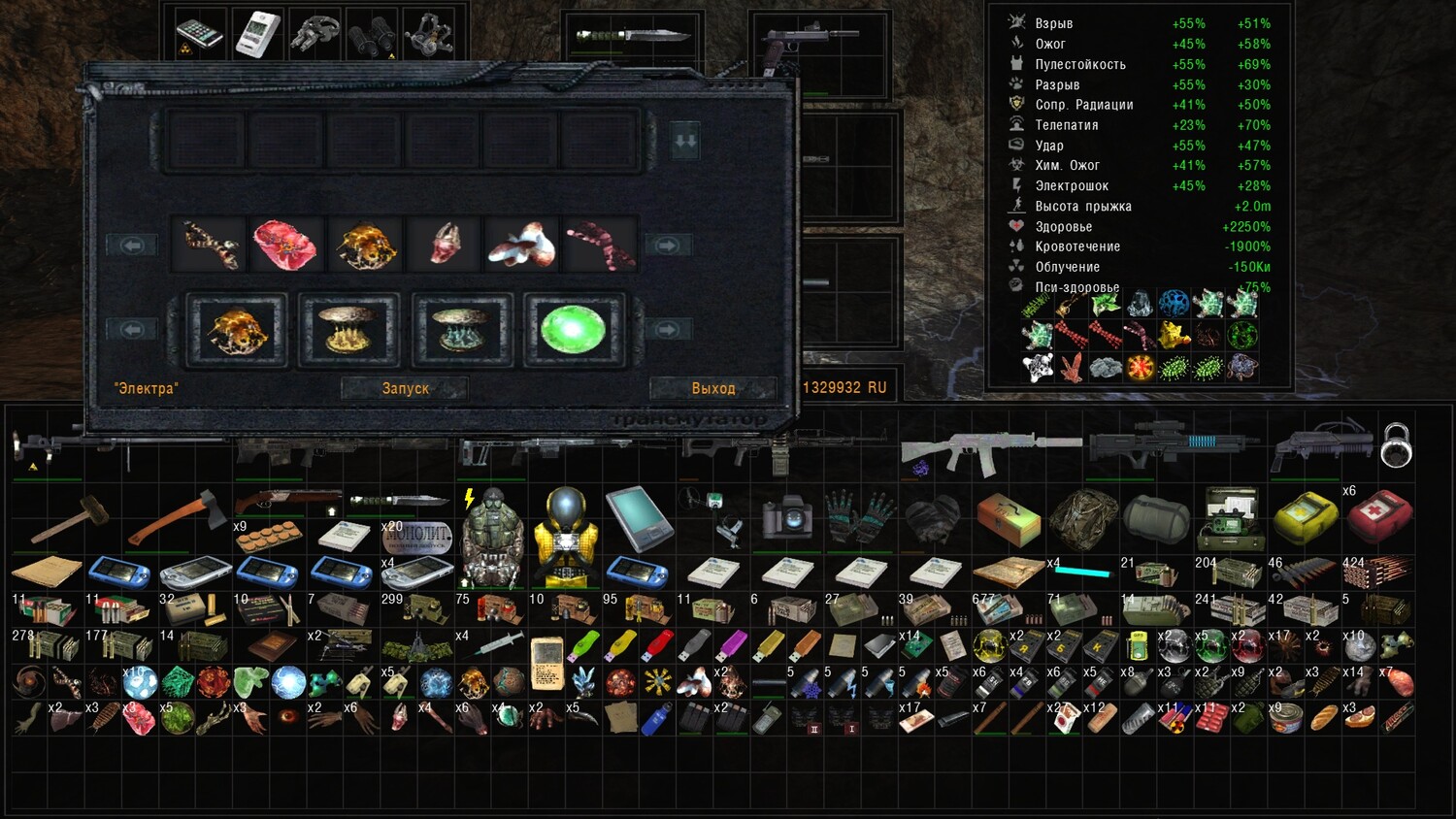Select the Монолит dog tag stack
This screenshot has height=819, width=1456.
click(x=417, y=537)
